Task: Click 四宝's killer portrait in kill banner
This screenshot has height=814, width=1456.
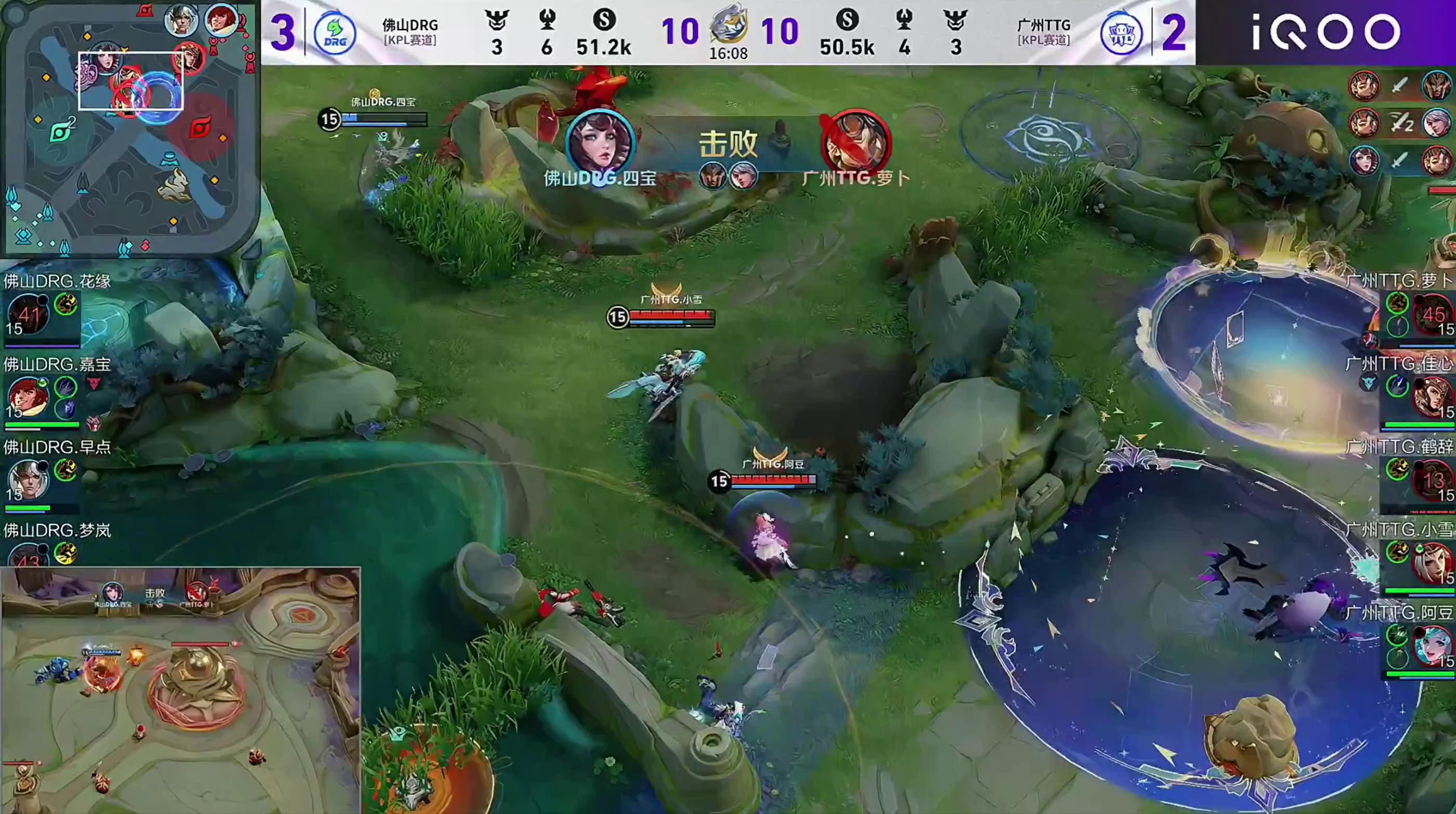Action: pyautogui.click(x=600, y=143)
